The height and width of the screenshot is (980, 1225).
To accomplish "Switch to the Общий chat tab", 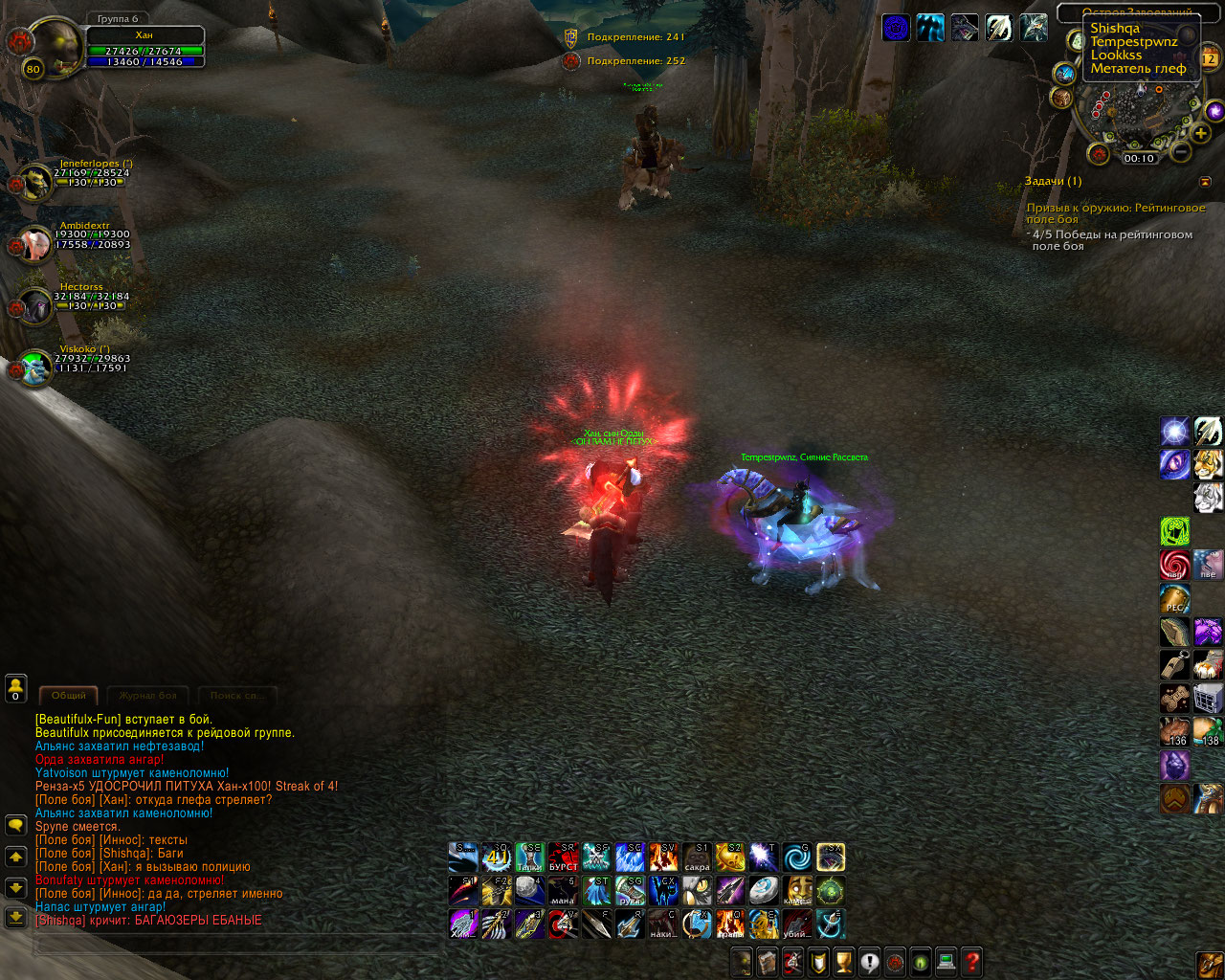I will 68,696.
